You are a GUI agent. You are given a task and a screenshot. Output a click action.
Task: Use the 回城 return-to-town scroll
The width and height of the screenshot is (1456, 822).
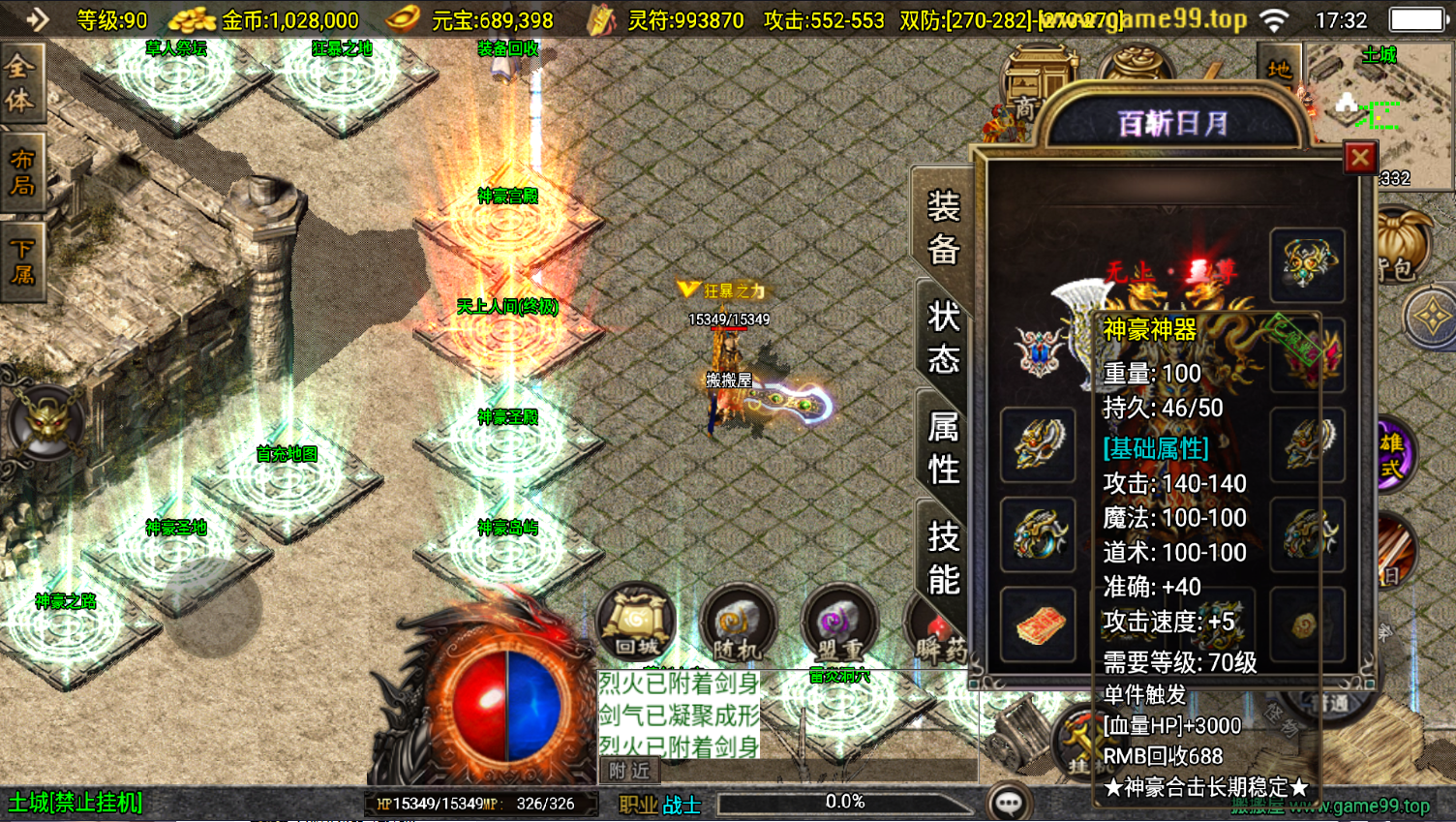pyautogui.click(x=637, y=623)
